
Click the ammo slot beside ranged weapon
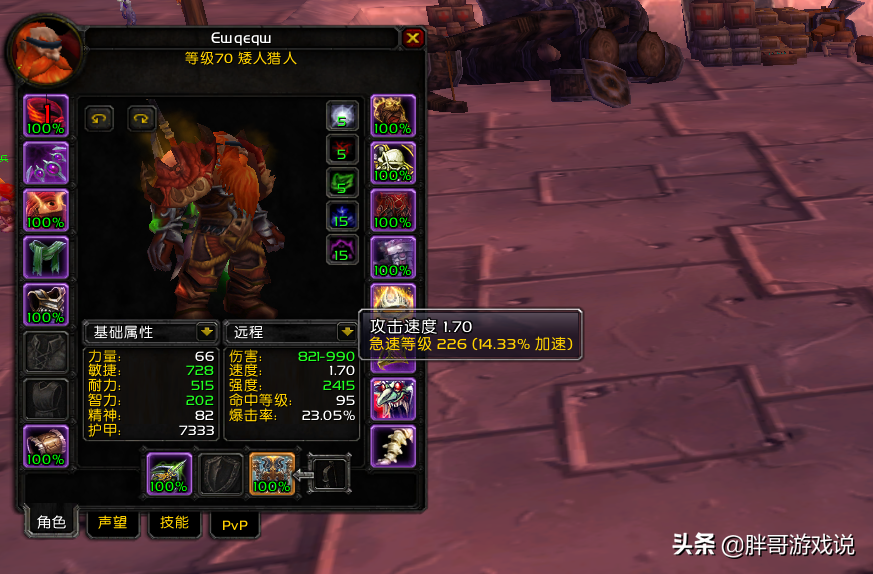coord(329,474)
